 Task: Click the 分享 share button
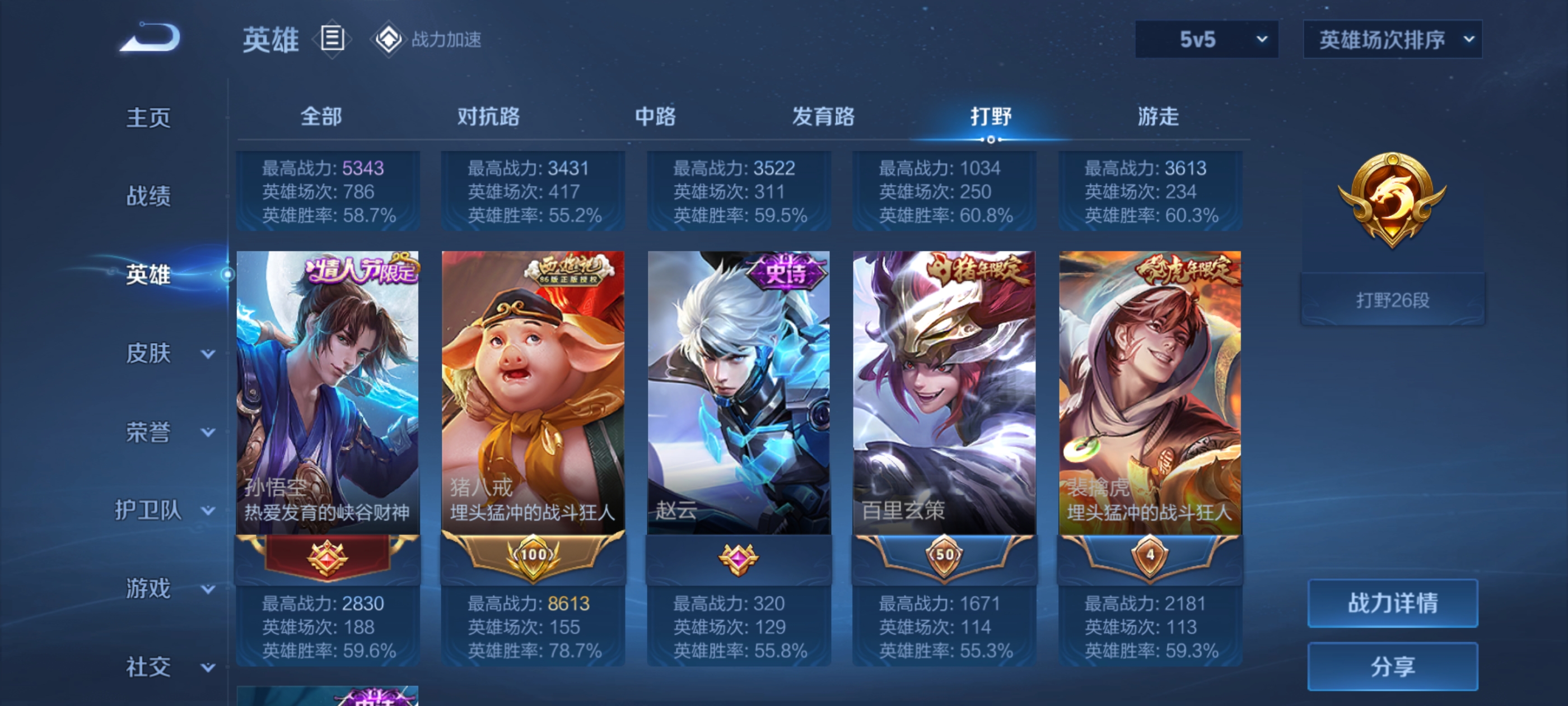(1392, 666)
